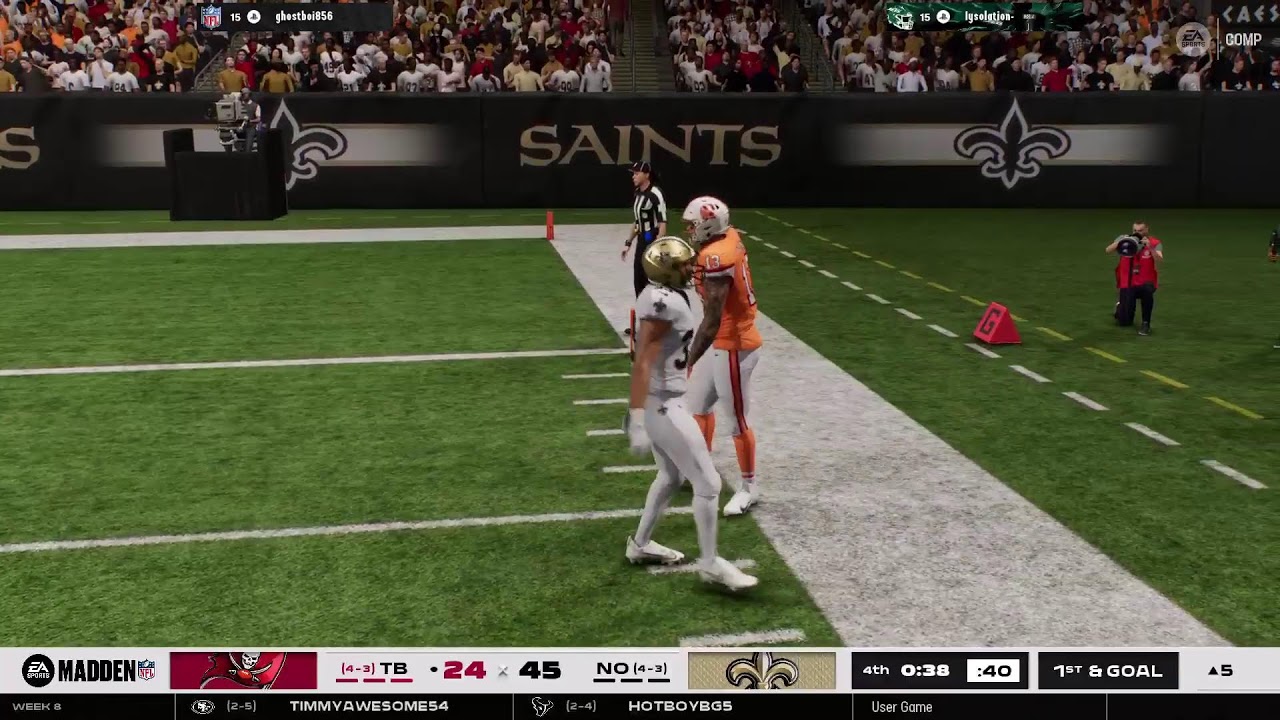1280x720 pixels.
Task: Select the ghostboi856 player banner
Action: pos(292,16)
